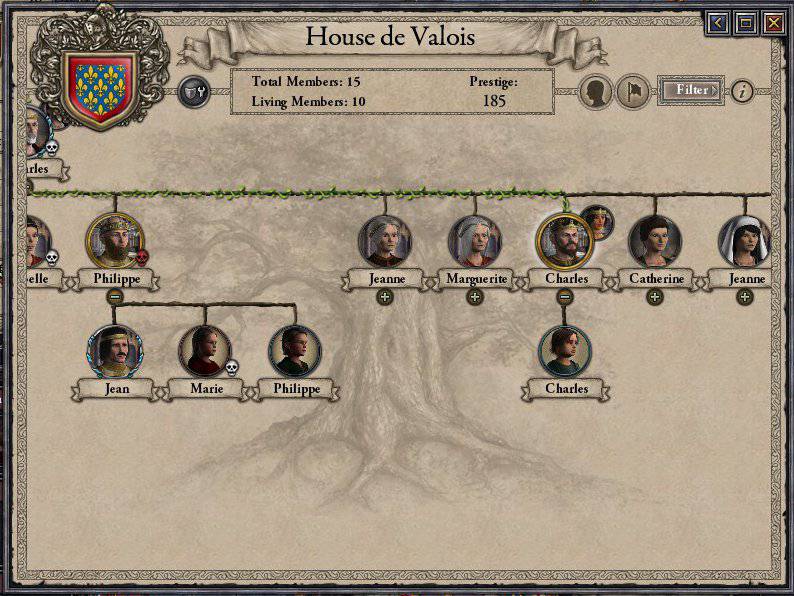Expand Catherine's descendants
The image size is (794, 596).
coord(654,296)
